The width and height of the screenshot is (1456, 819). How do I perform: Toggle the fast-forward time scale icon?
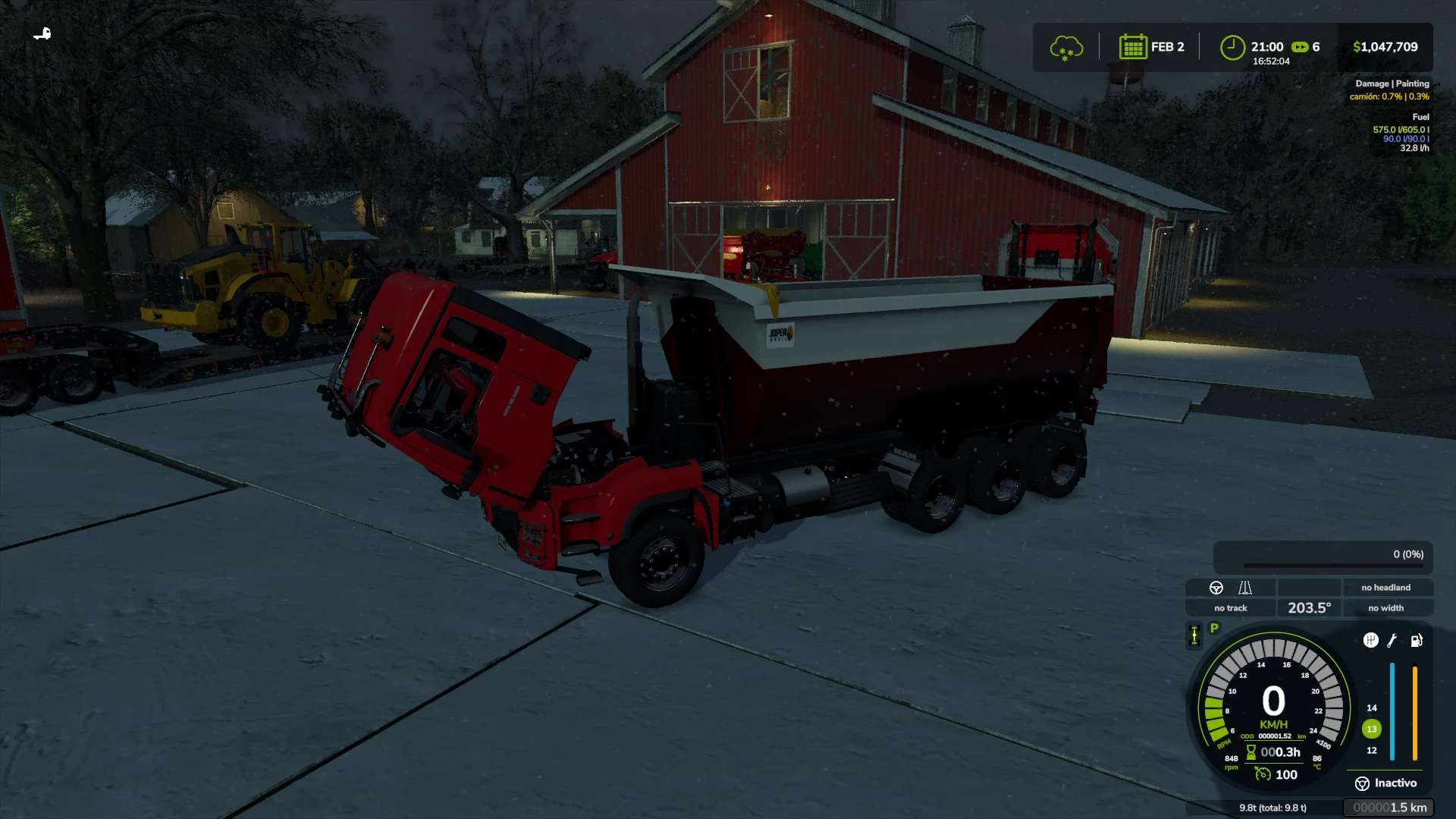click(x=1300, y=47)
